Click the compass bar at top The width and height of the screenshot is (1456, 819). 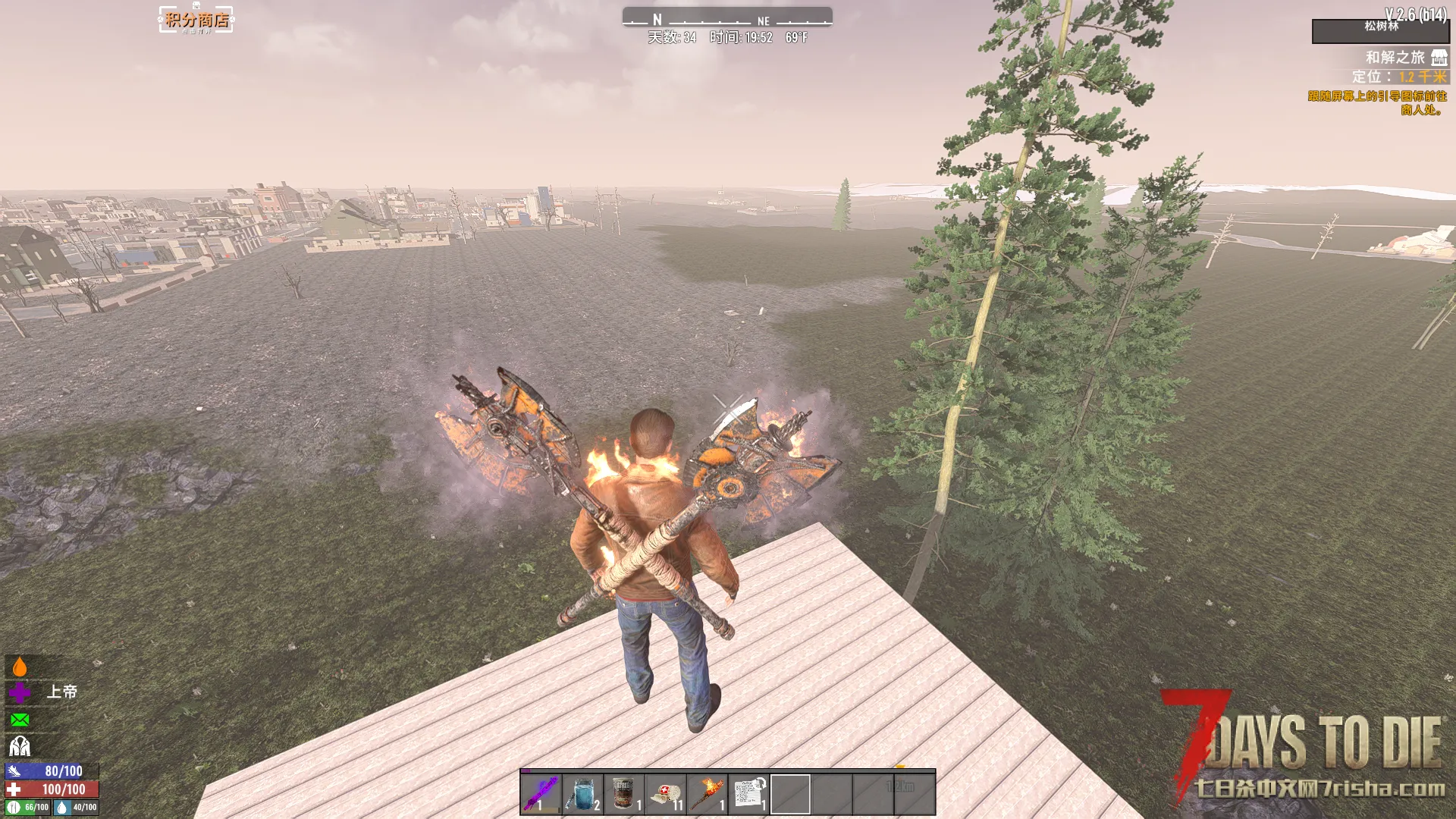[x=727, y=18]
